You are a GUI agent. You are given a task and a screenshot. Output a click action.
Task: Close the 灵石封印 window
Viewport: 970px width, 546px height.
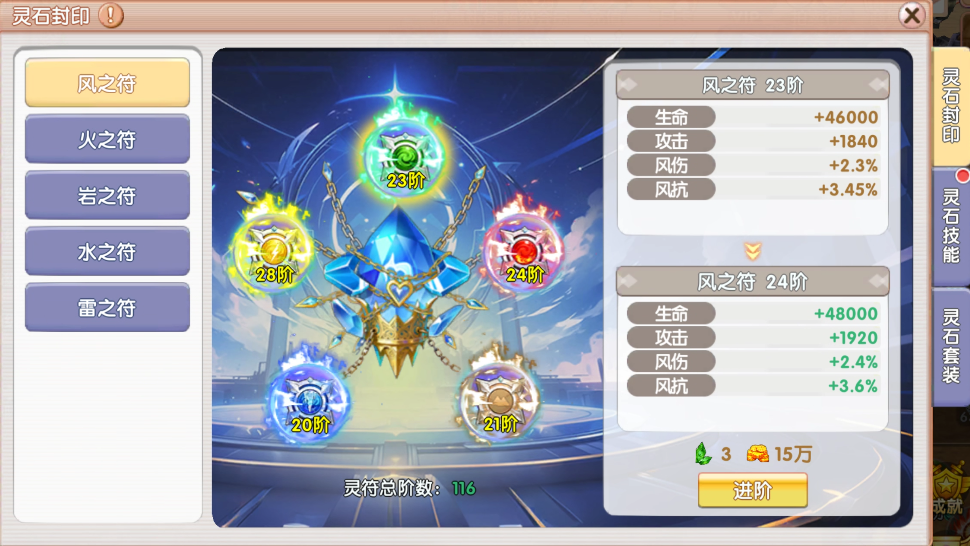pos(911,15)
